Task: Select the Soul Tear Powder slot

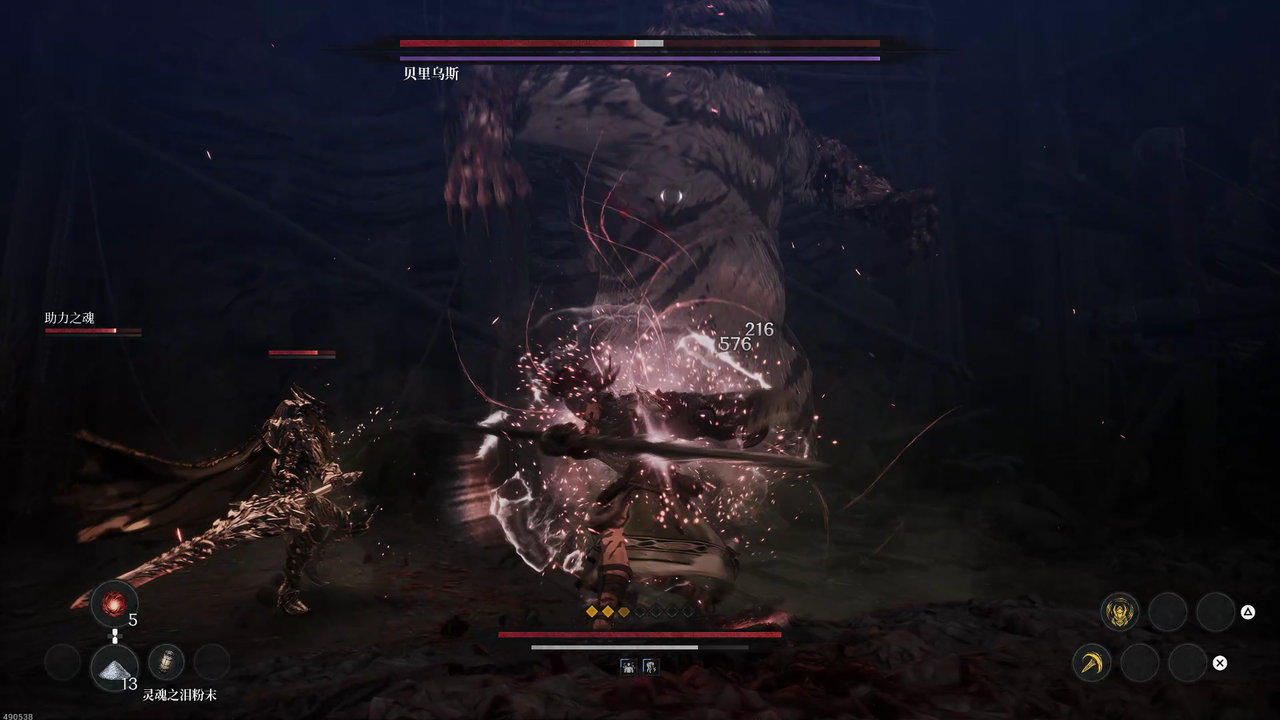Action: coord(114,665)
